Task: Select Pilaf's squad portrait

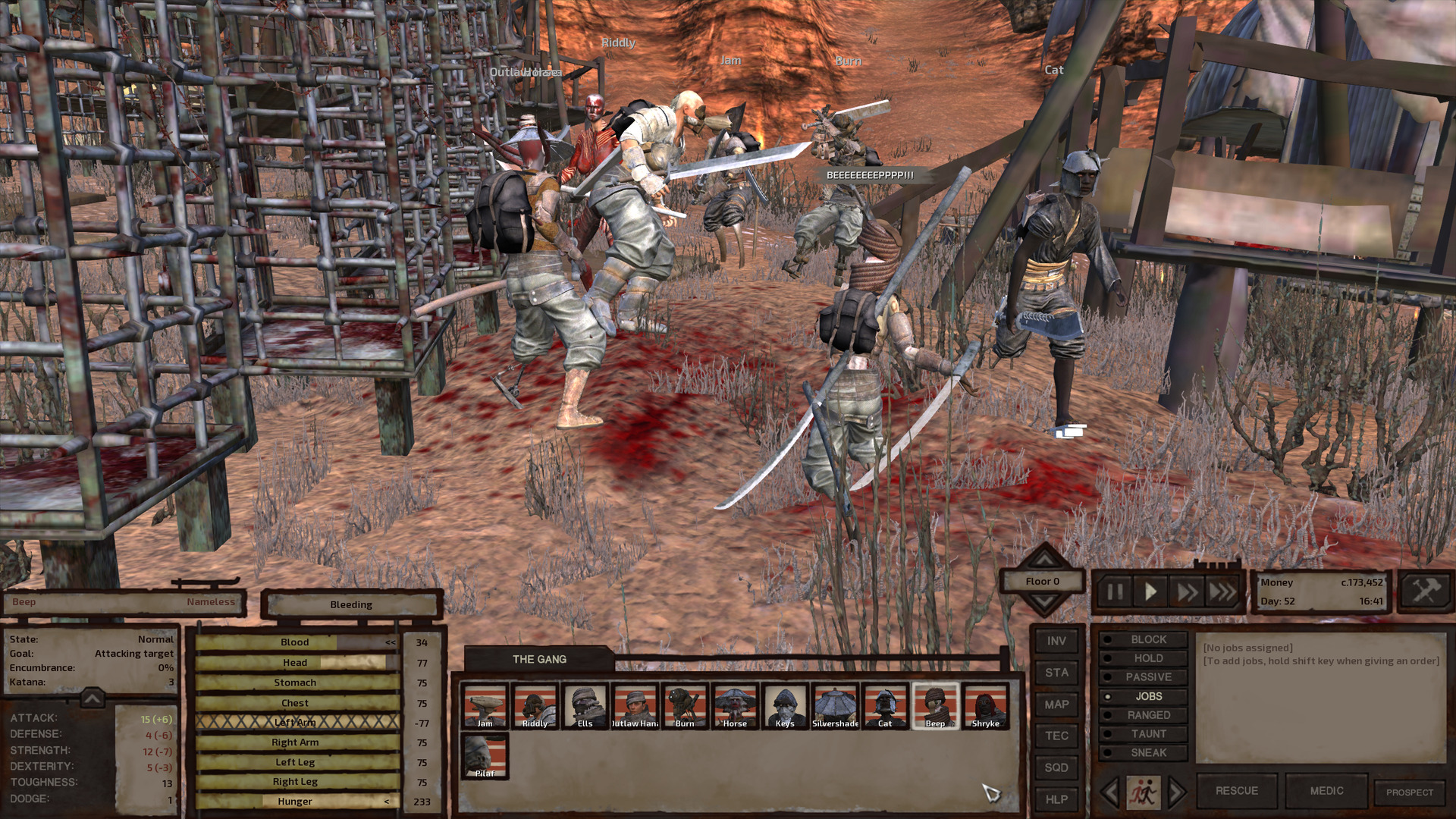Action: (485, 753)
